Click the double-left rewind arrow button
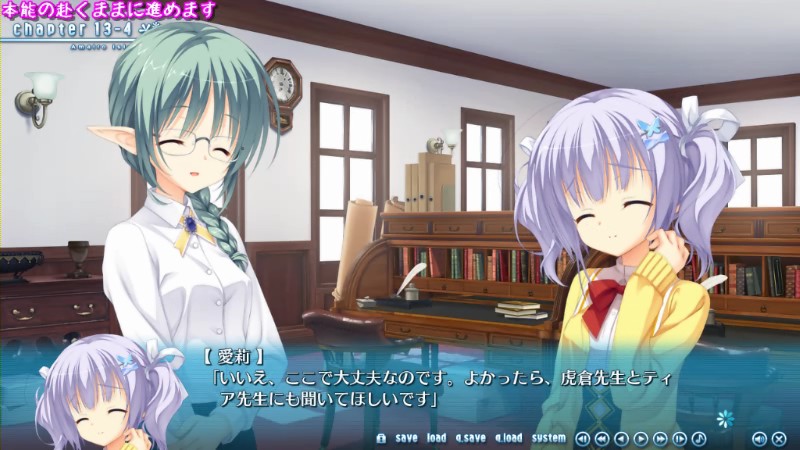The width and height of the screenshot is (800, 450). (x=602, y=438)
